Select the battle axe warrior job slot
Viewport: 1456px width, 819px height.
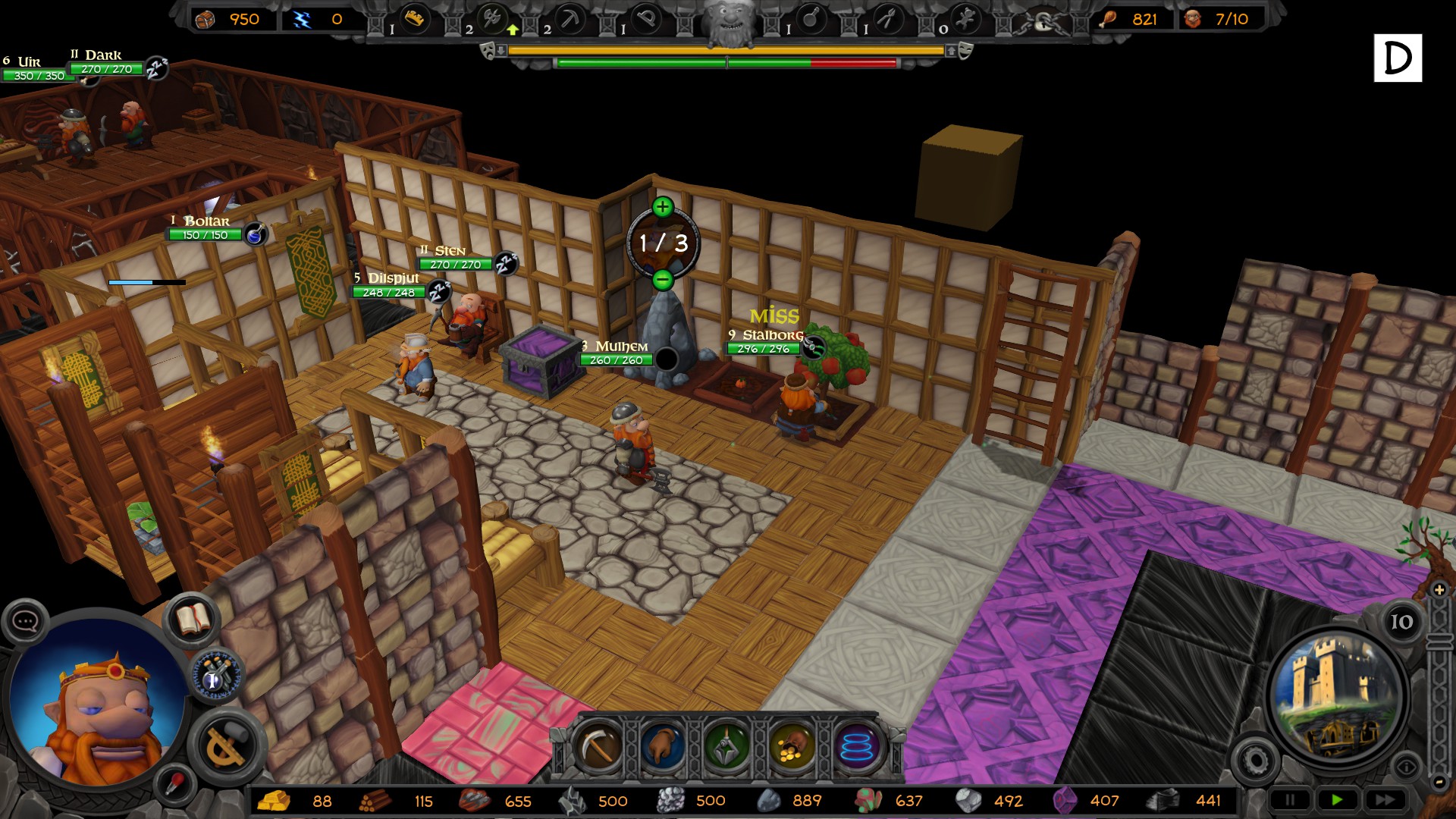pyautogui.click(x=492, y=19)
